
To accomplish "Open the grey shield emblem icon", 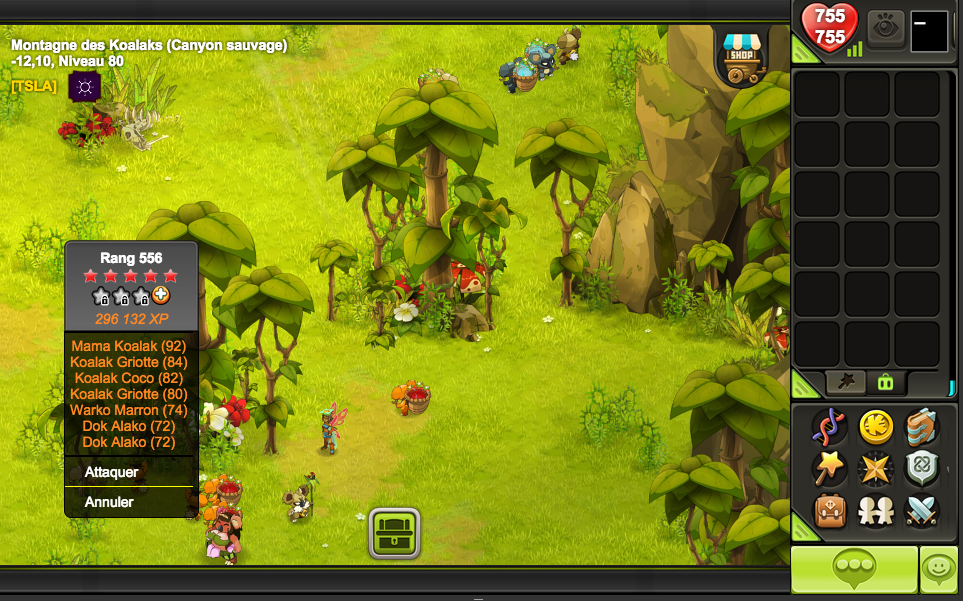I will coord(922,468).
